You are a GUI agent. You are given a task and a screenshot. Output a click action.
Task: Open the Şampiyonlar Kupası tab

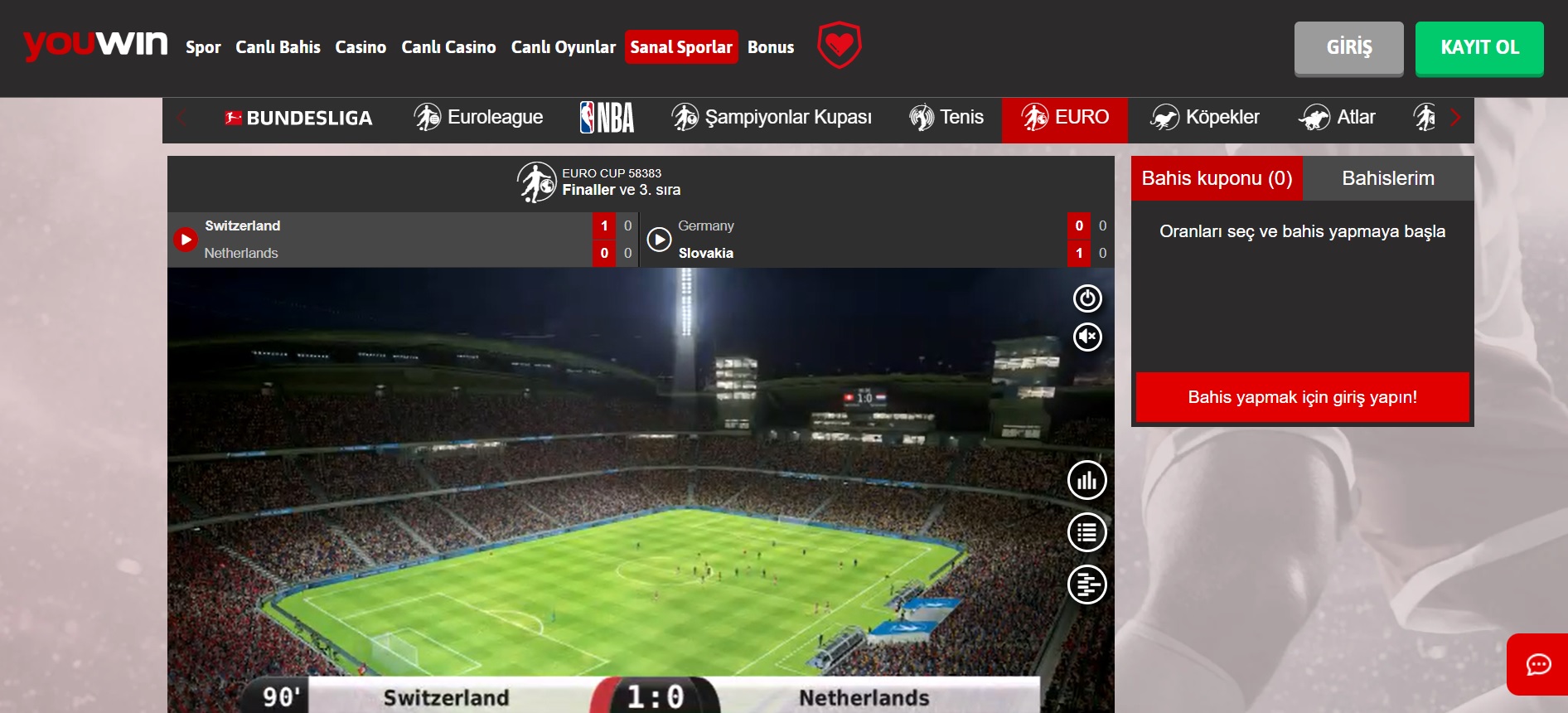click(x=772, y=118)
